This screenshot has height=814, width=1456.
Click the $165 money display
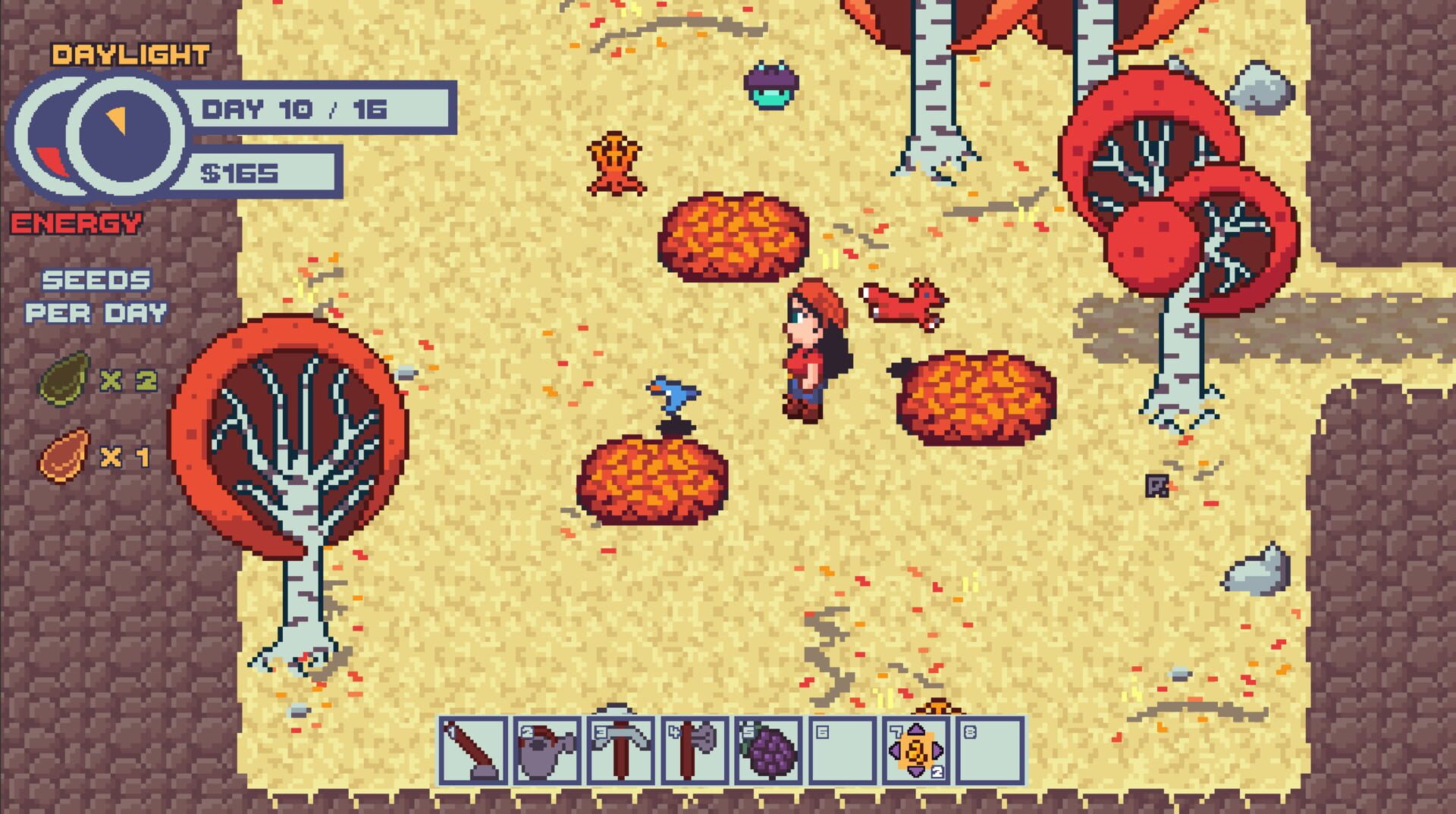pos(243,174)
